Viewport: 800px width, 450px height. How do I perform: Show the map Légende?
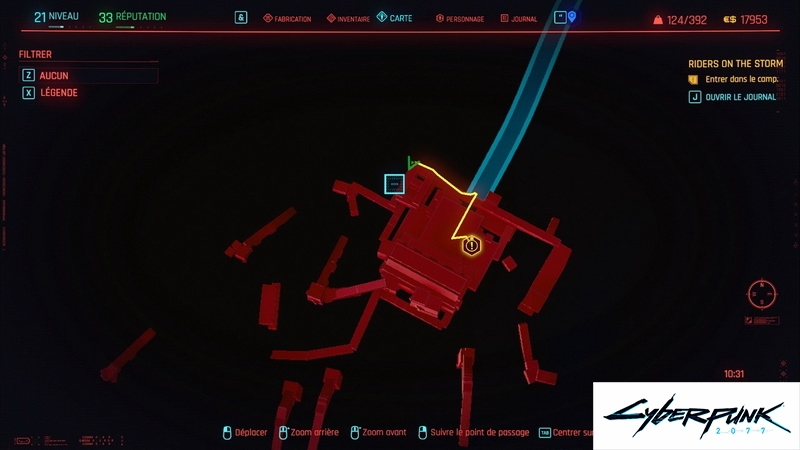click(x=58, y=93)
